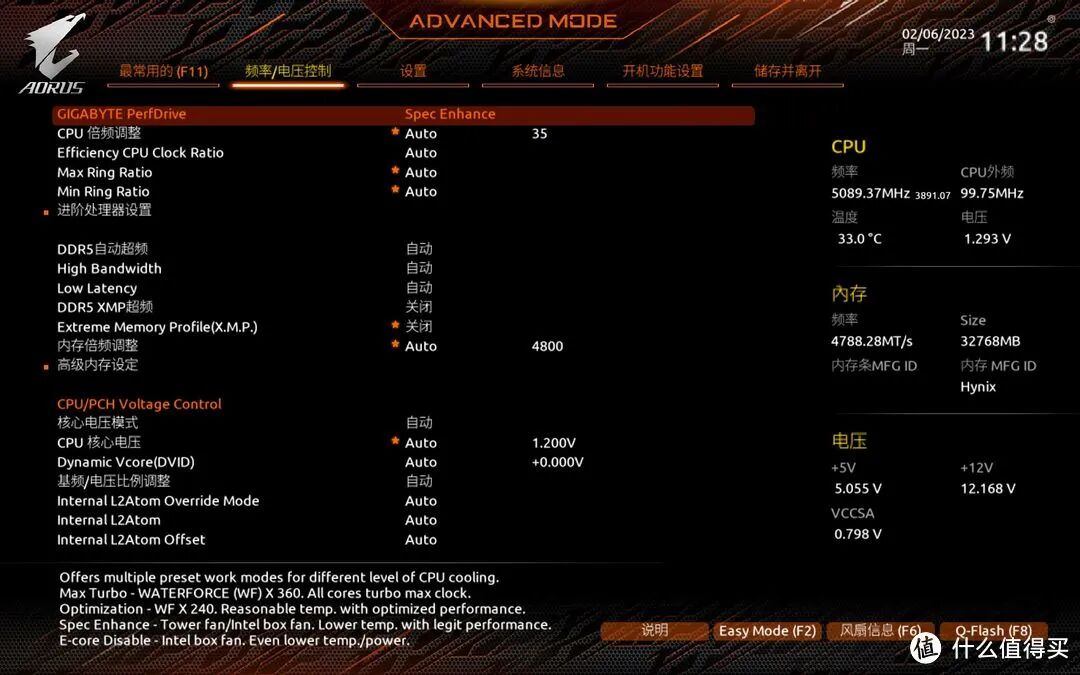Choose the CPU 倍频调整 setting

[99, 133]
